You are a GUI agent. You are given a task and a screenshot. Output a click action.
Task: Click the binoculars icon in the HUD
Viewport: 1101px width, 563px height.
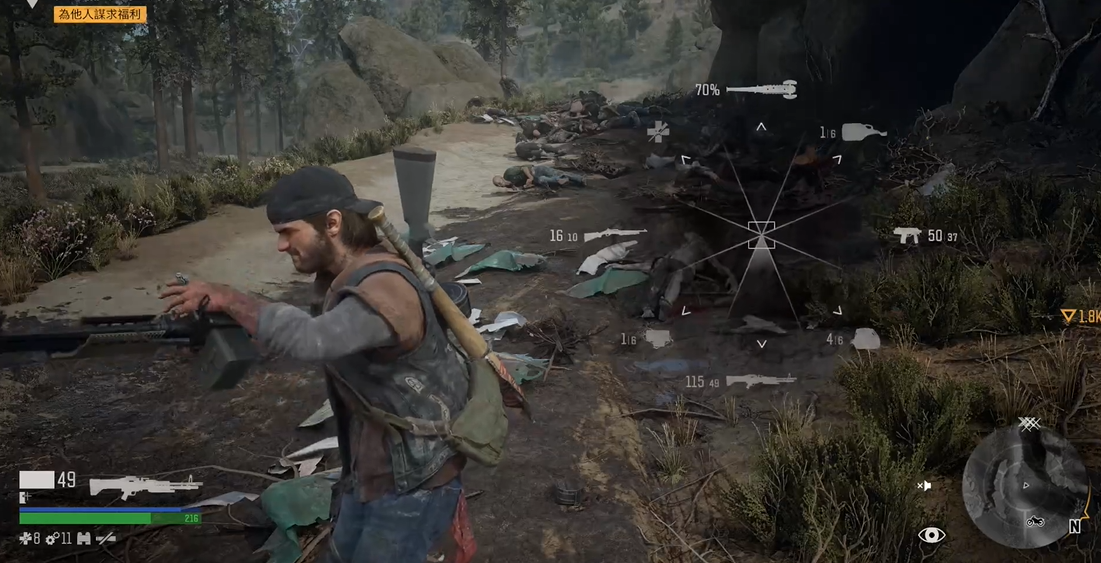[x=83, y=539]
